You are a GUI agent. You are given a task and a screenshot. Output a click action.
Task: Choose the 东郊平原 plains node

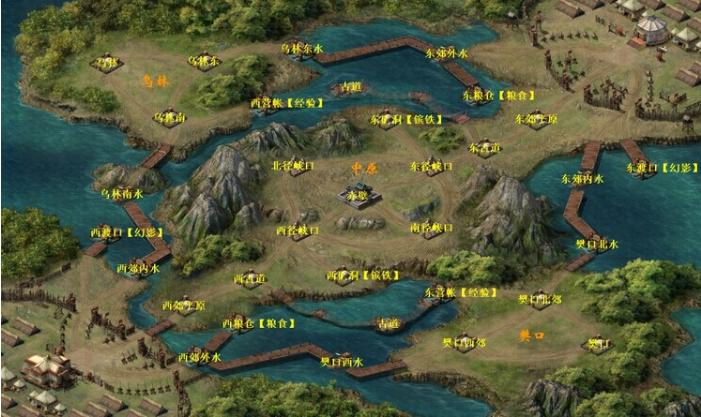(x=537, y=118)
